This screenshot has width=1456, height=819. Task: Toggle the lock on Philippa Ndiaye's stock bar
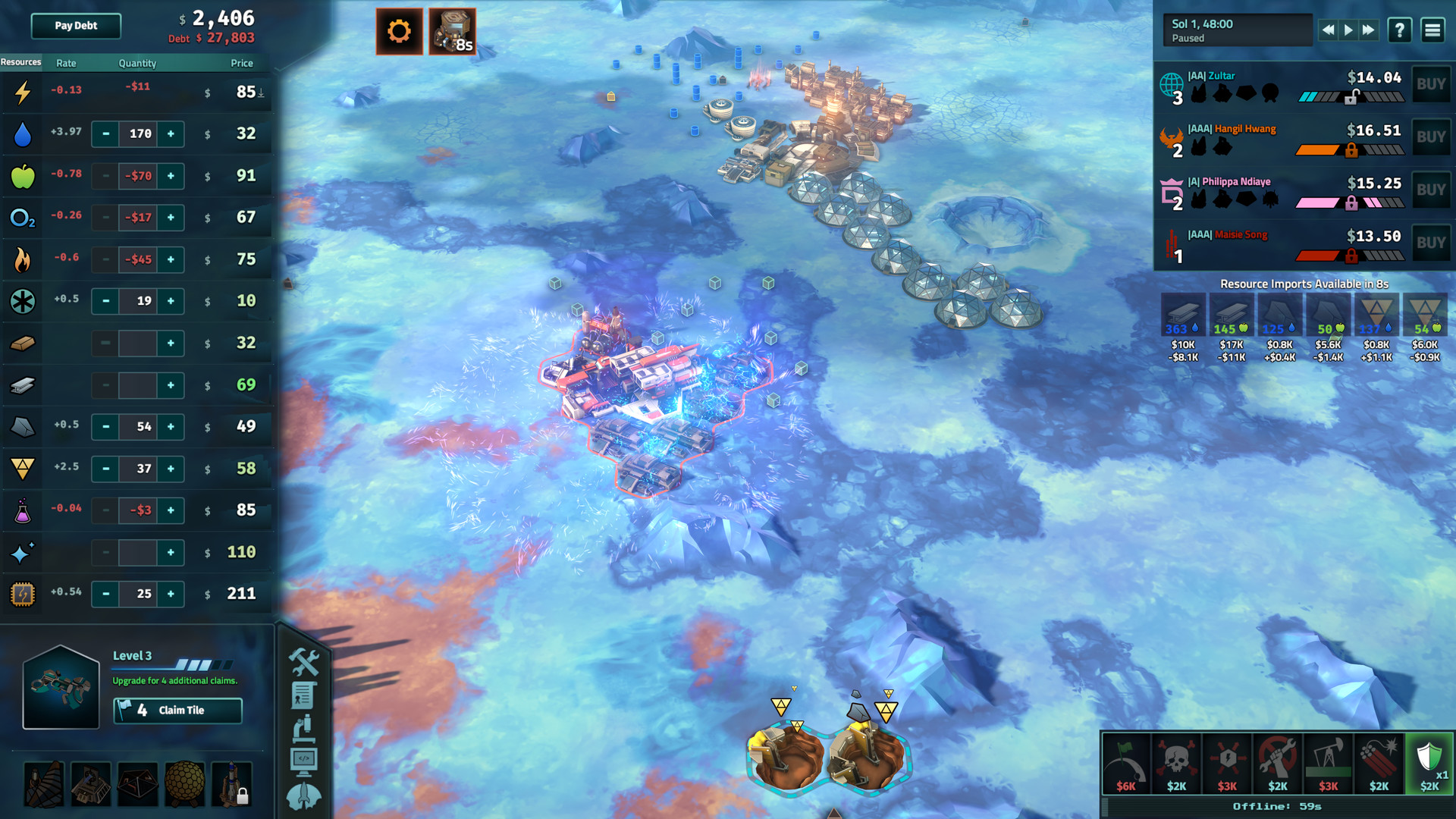pyautogui.click(x=1353, y=202)
